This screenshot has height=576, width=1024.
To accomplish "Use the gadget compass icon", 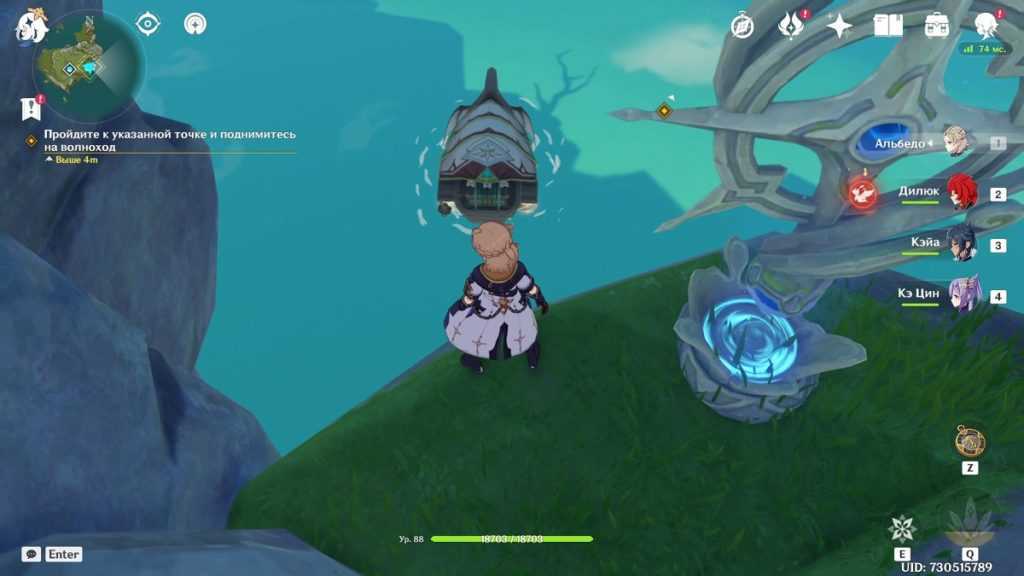I will coord(970,441).
